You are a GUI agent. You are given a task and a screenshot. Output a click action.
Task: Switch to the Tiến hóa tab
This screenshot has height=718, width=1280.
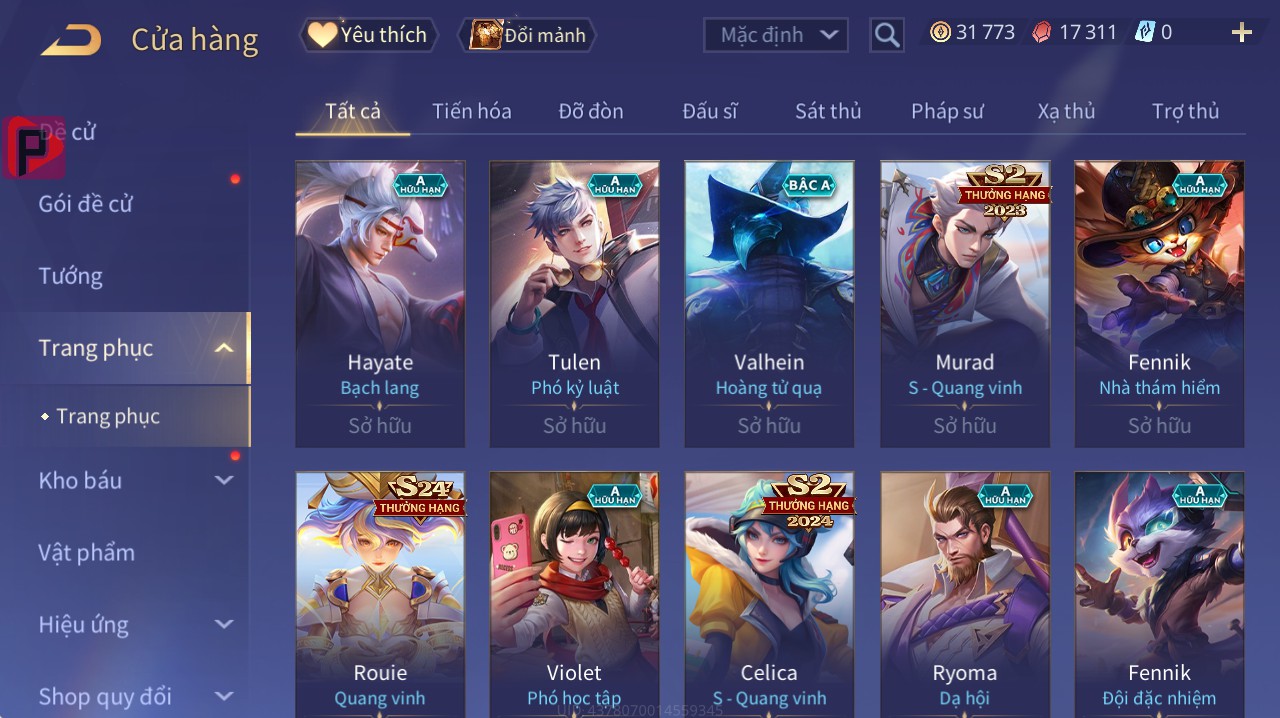[471, 111]
